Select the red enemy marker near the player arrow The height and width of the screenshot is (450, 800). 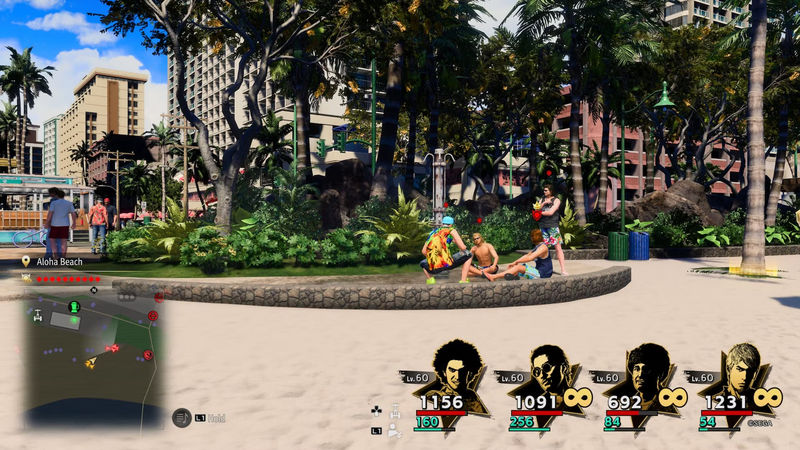112,348
